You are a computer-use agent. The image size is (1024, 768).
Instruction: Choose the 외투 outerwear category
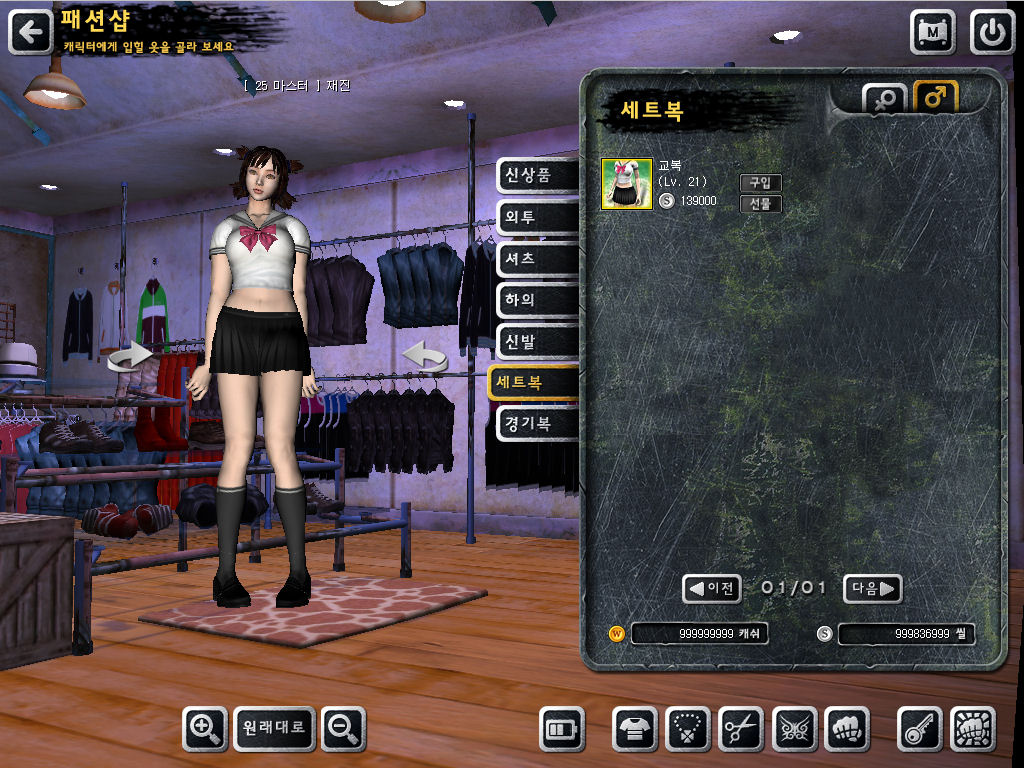click(537, 217)
